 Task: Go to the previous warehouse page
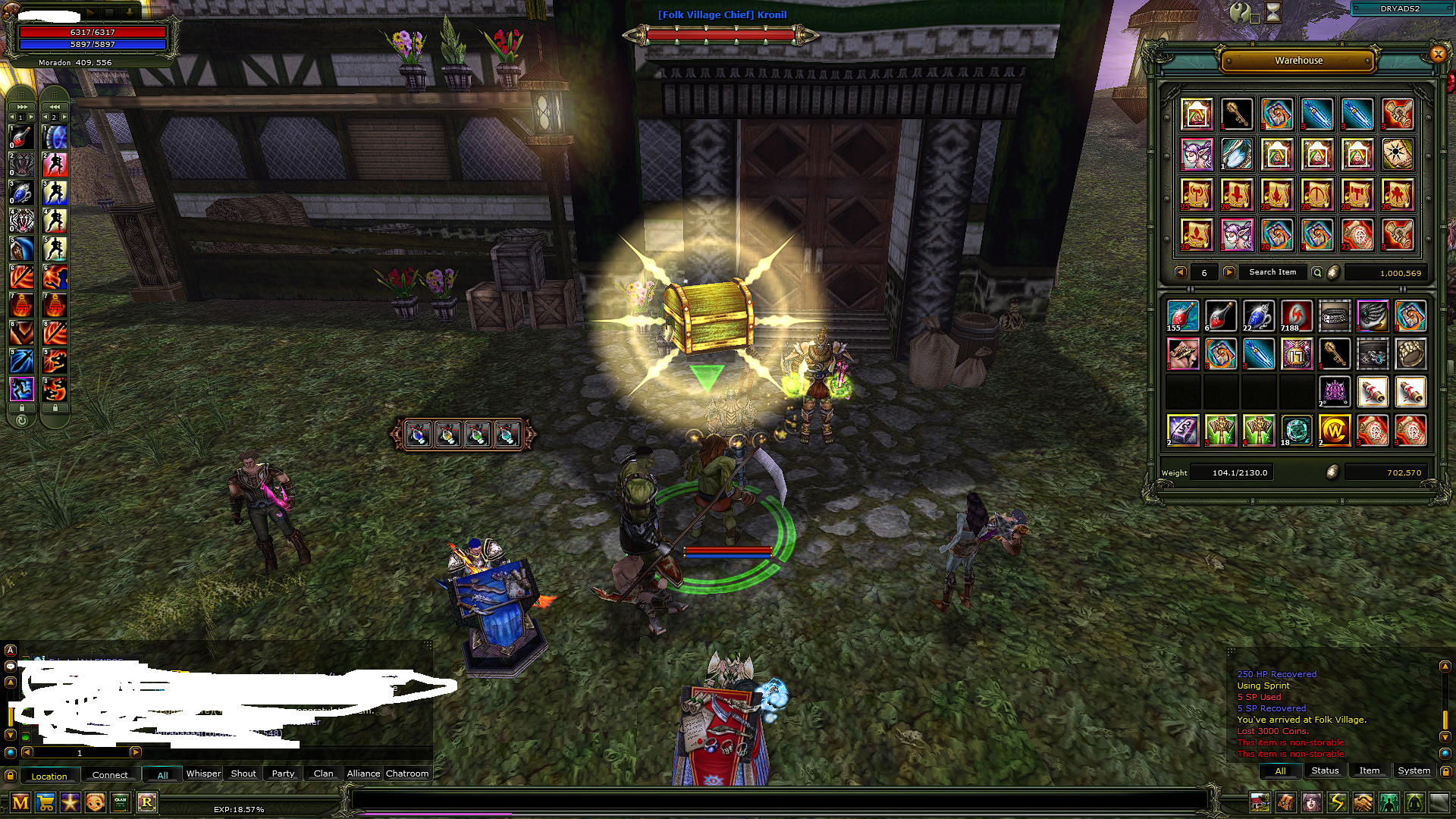pos(1180,272)
